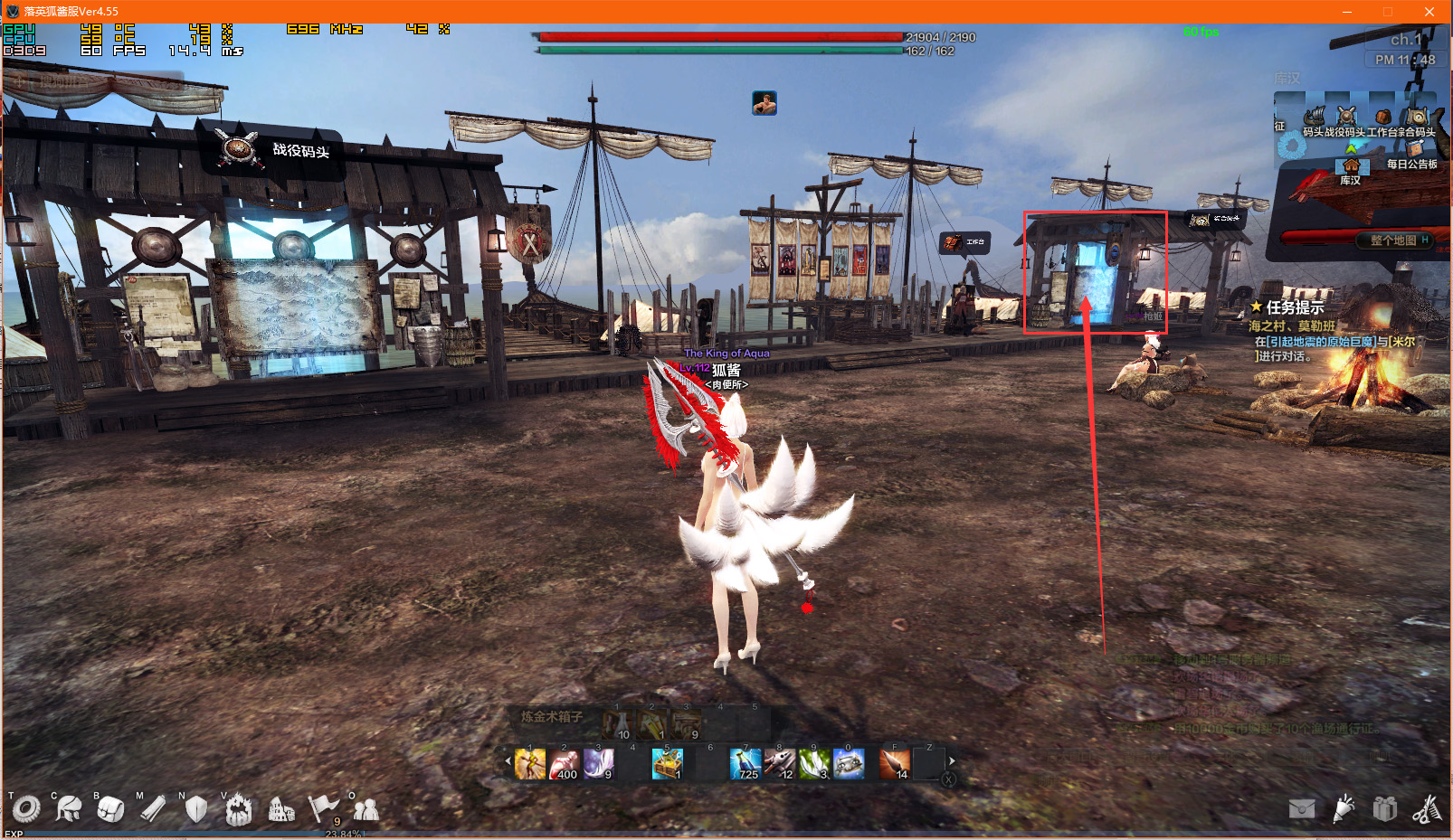
Task: Select the 战役码头 crossed-swords minimap marker
Action: pyautogui.click(x=1347, y=117)
